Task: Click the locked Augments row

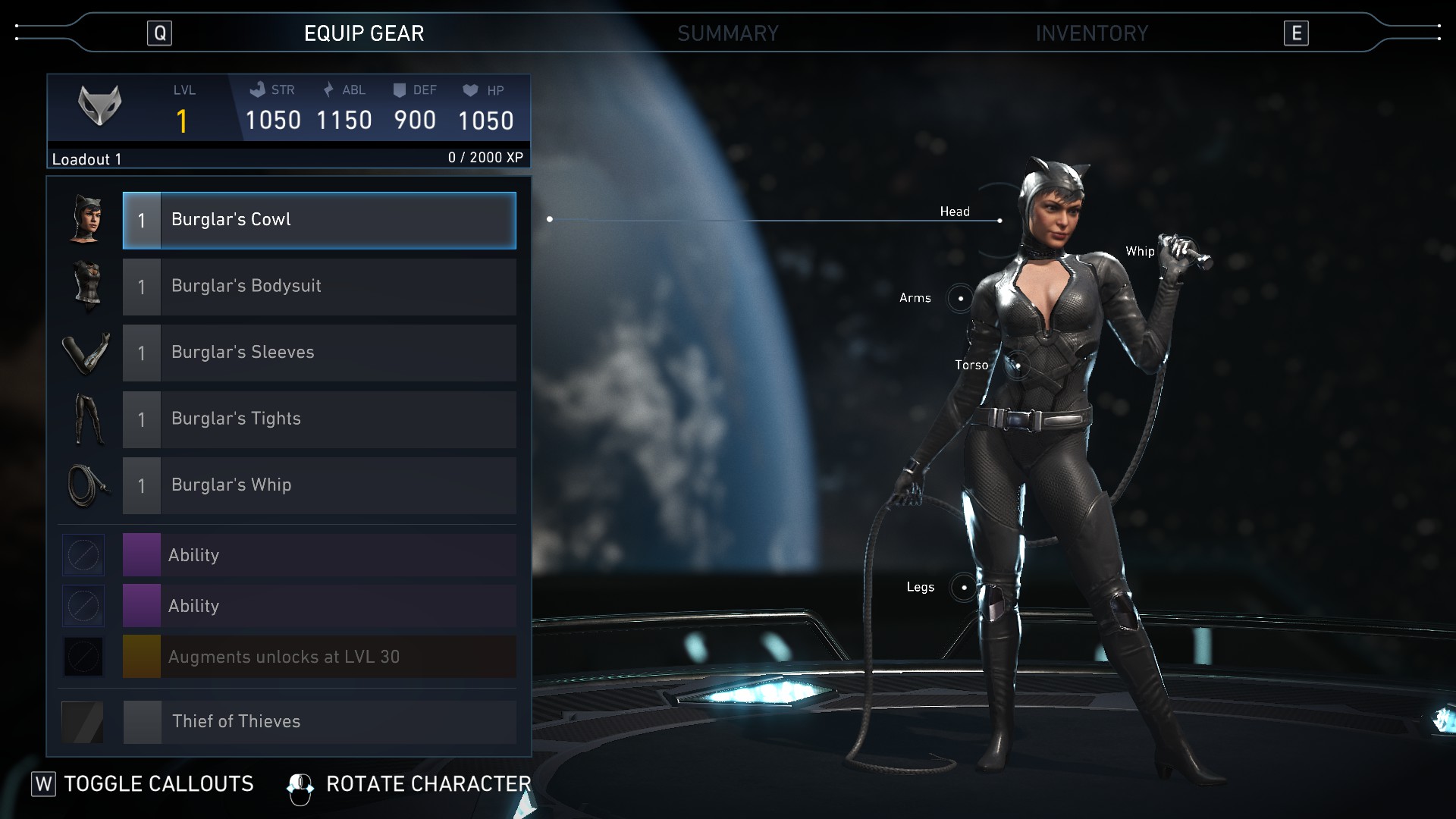Action: tap(319, 657)
